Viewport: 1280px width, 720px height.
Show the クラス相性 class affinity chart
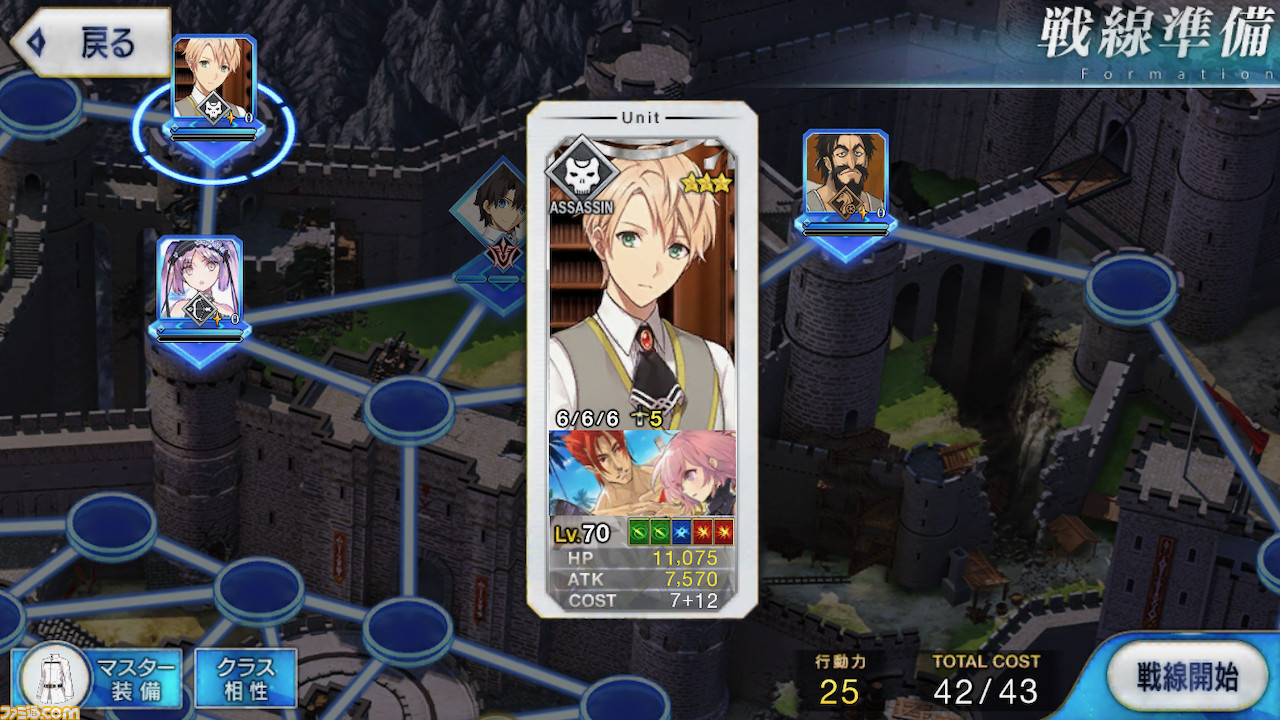pos(245,679)
